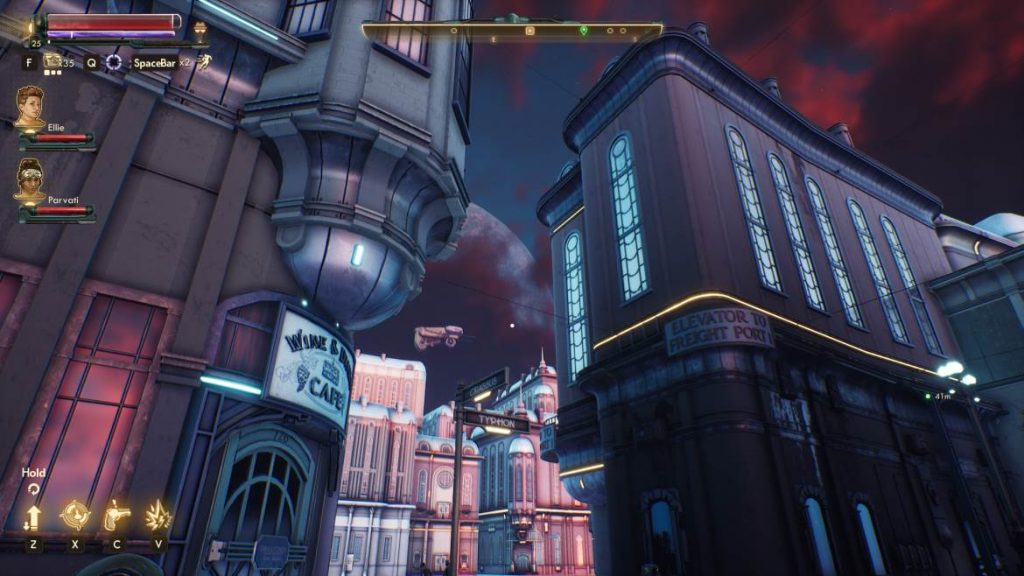Viewport: 1024px width, 576px height.
Task: Use the medical inhaler icon
Action: pyautogui.click(x=51, y=62)
